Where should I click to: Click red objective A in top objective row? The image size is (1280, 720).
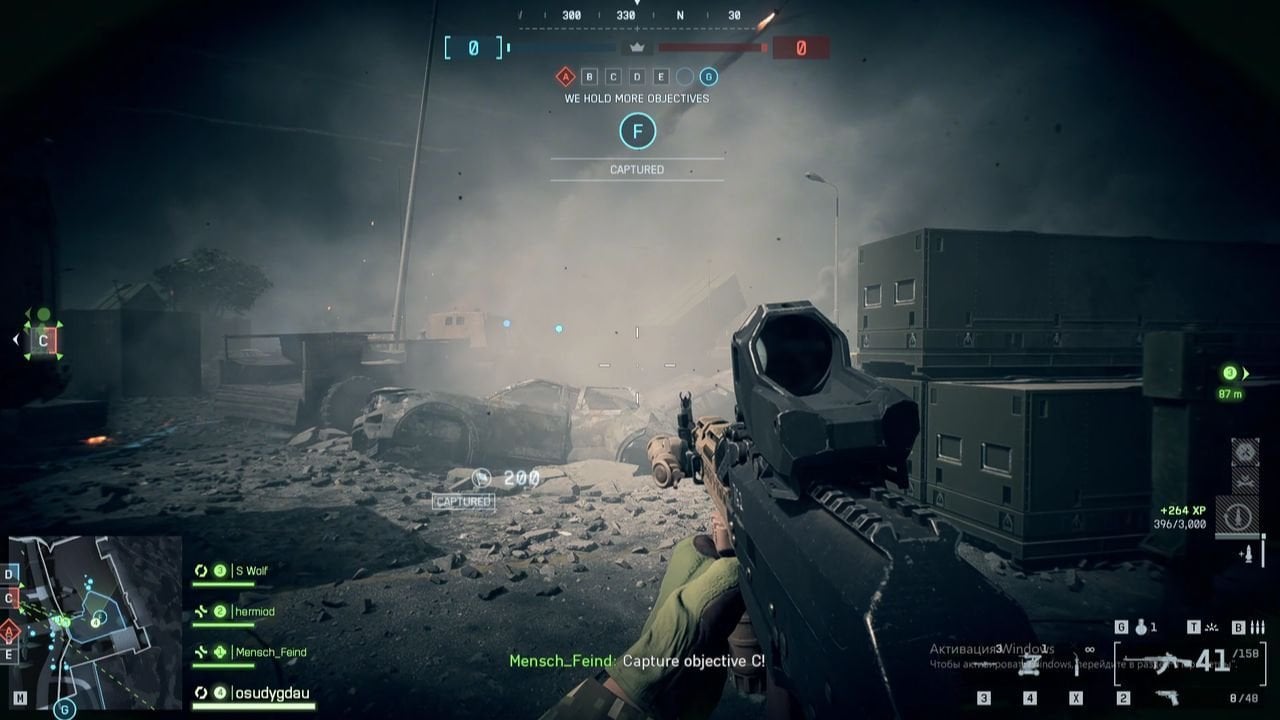coord(565,76)
